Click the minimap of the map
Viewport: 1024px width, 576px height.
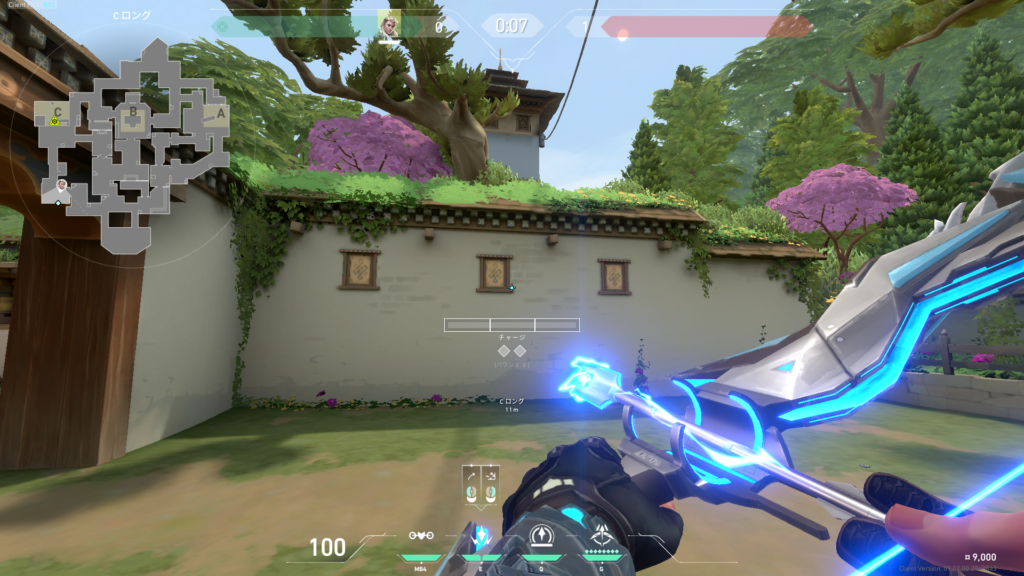(x=131, y=145)
